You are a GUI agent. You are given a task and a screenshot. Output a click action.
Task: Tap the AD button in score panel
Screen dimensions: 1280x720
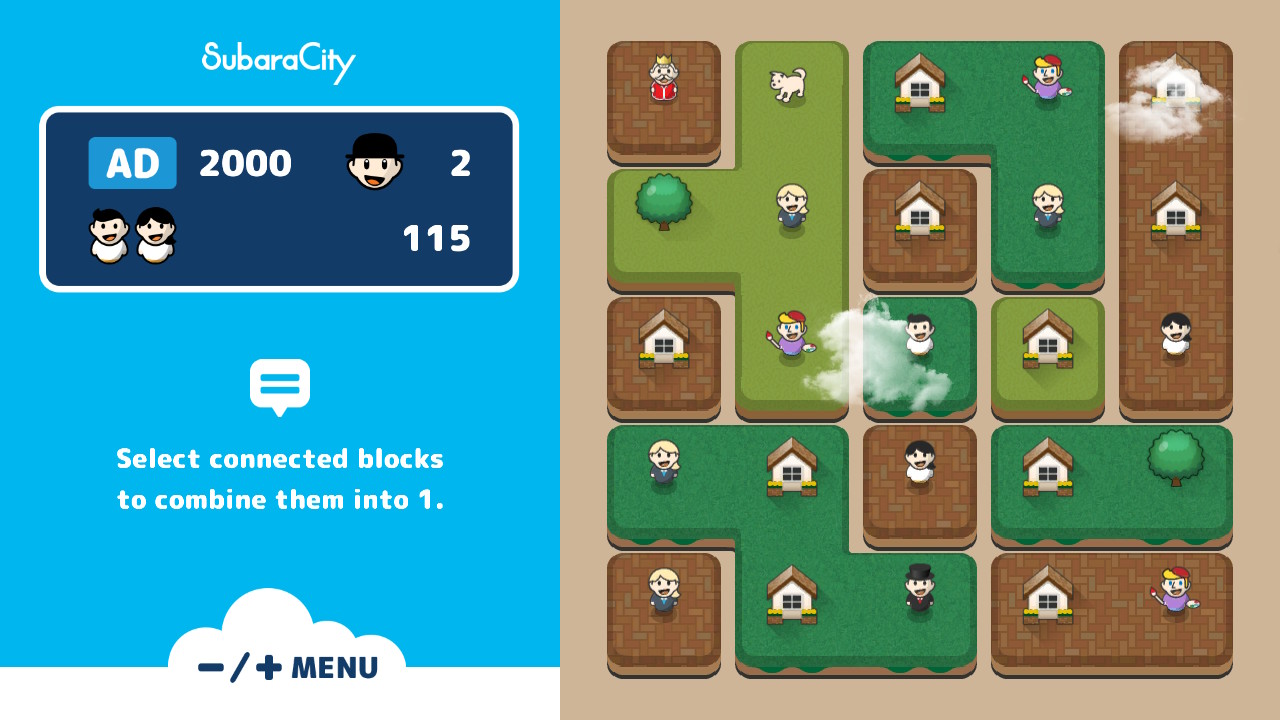pos(131,163)
